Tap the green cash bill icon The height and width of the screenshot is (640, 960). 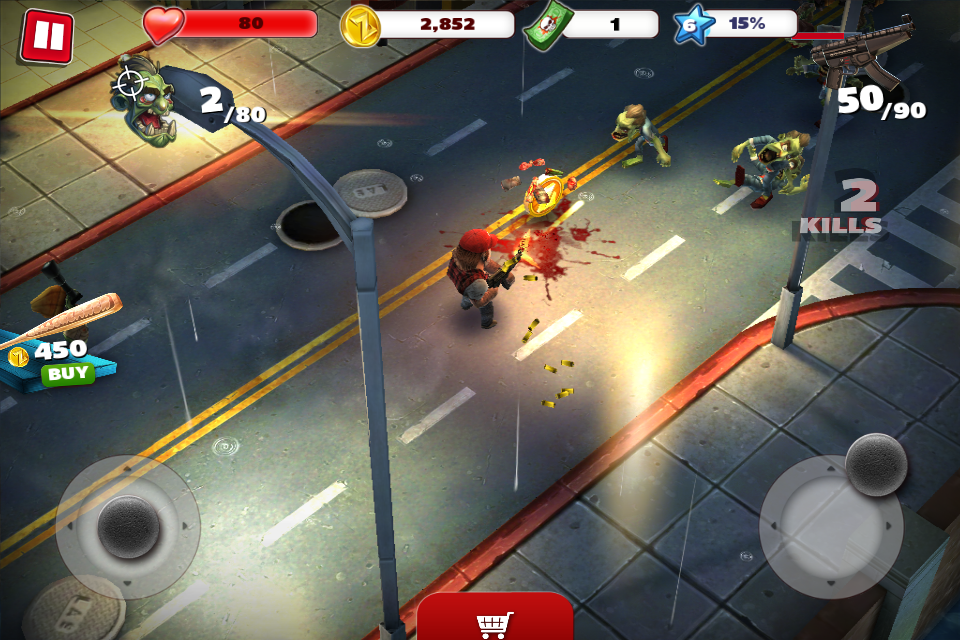point(544,26)
